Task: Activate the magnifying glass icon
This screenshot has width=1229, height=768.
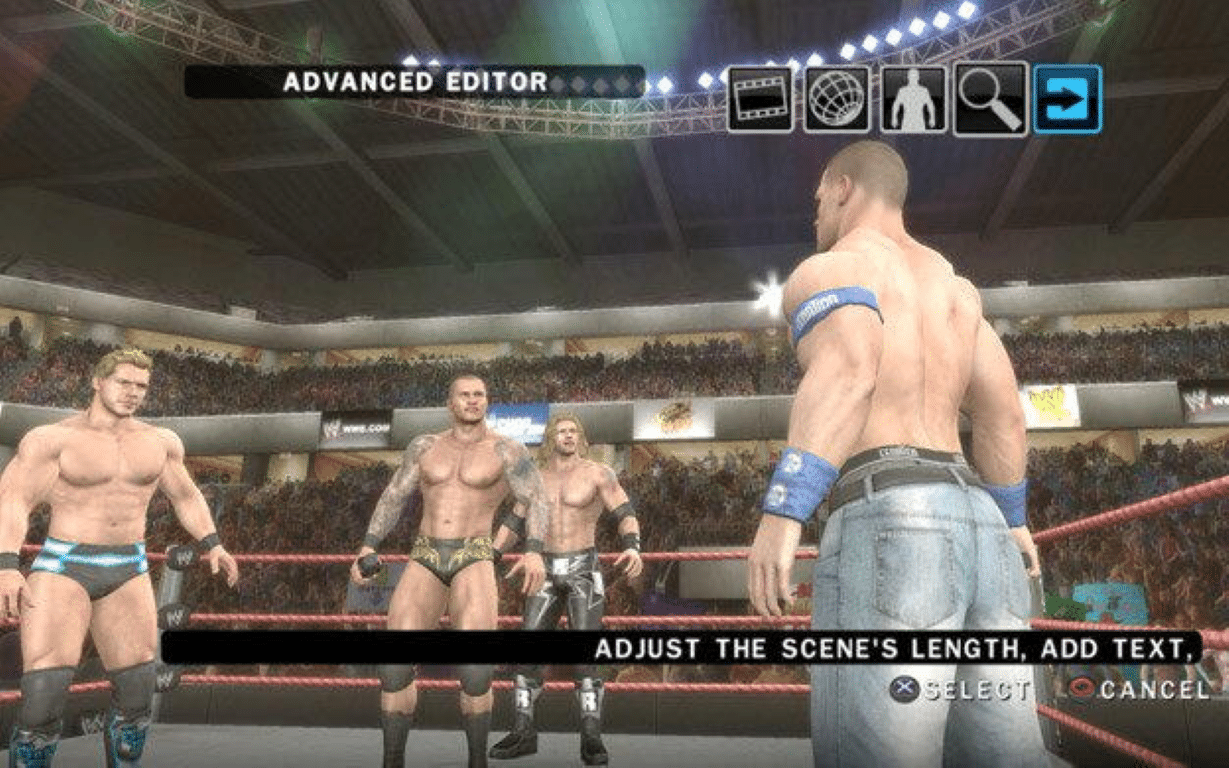Action: tap(990, 99)
